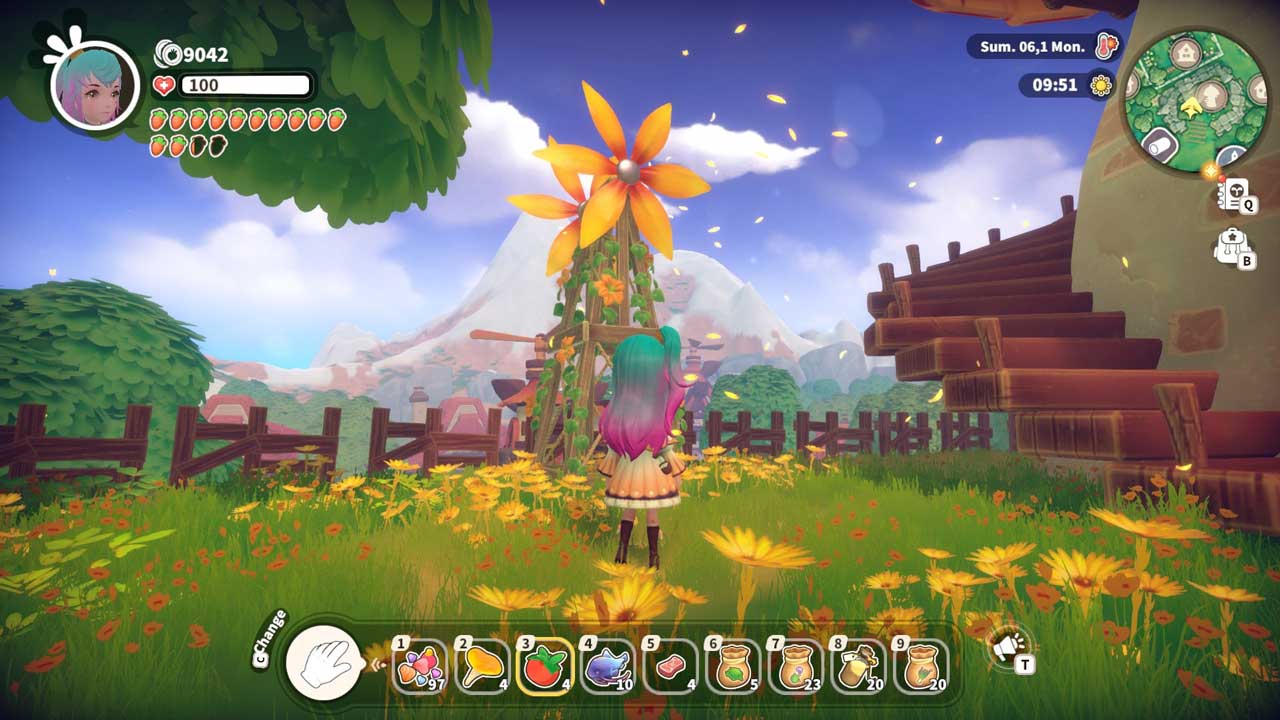Pick the yellow potion bottle slot
This screenshot has width=1280, height=720.
point(857,667)
